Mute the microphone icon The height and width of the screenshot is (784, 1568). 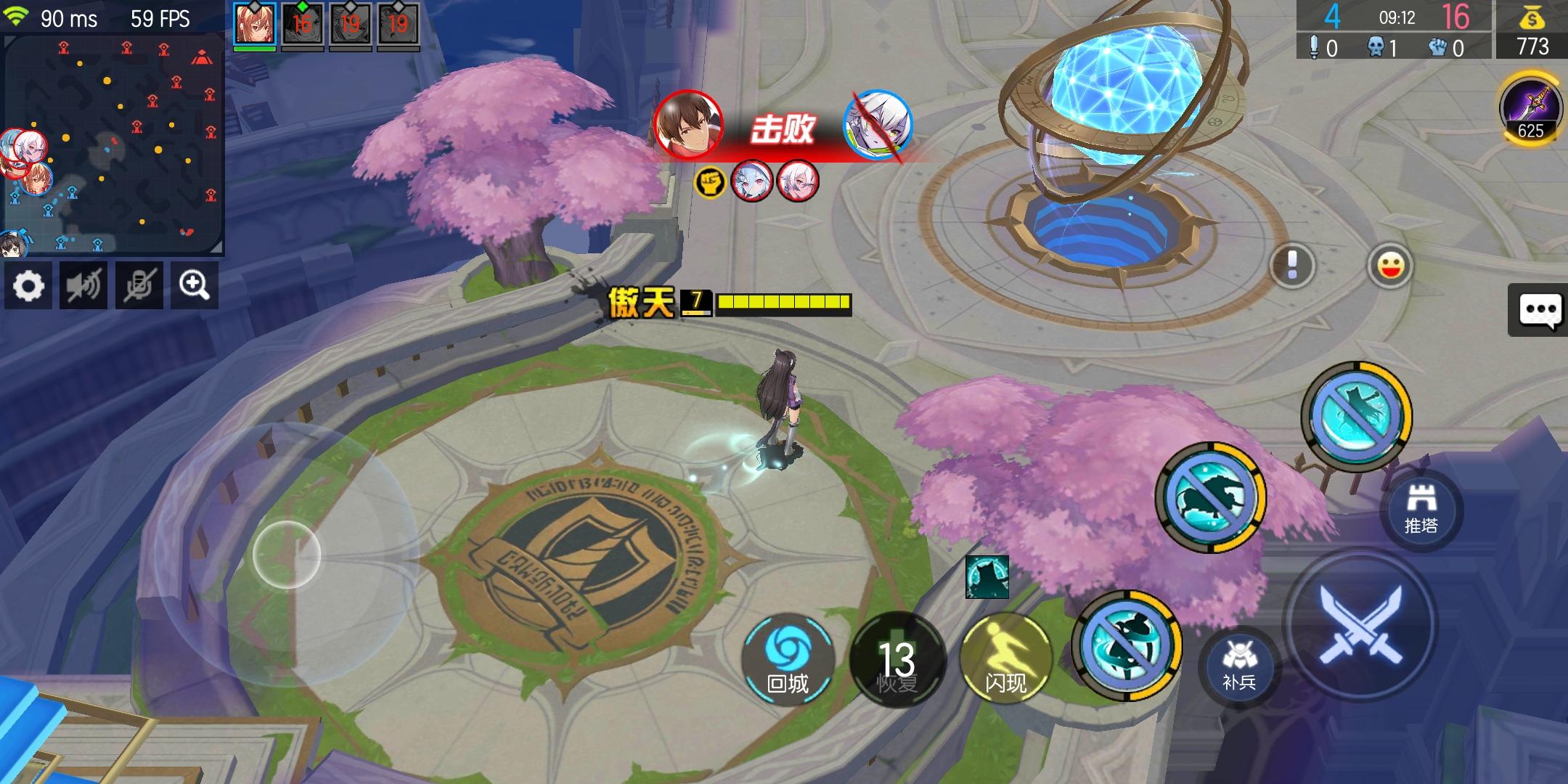[x=139, y=285]
